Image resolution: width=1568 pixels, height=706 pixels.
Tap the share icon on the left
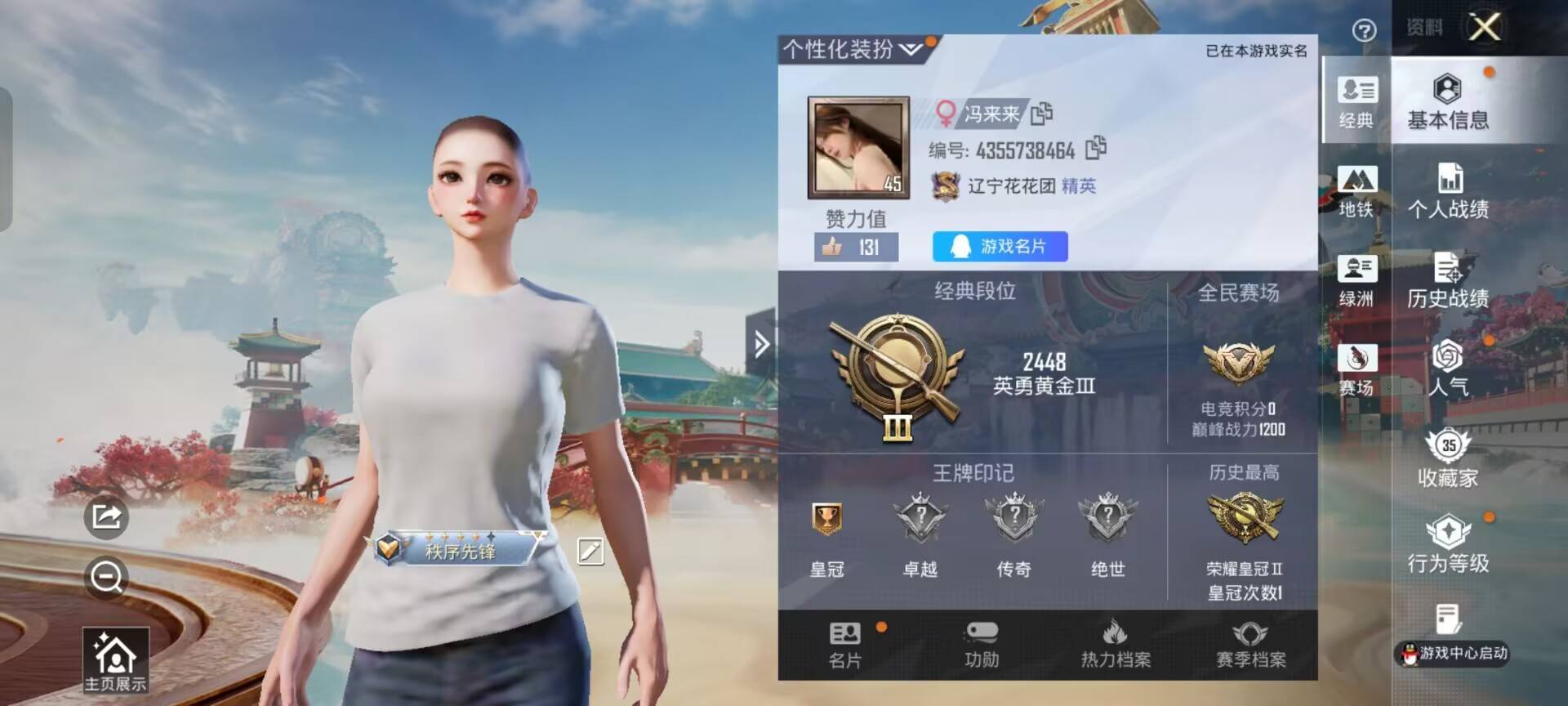click(x=107, y=518)
